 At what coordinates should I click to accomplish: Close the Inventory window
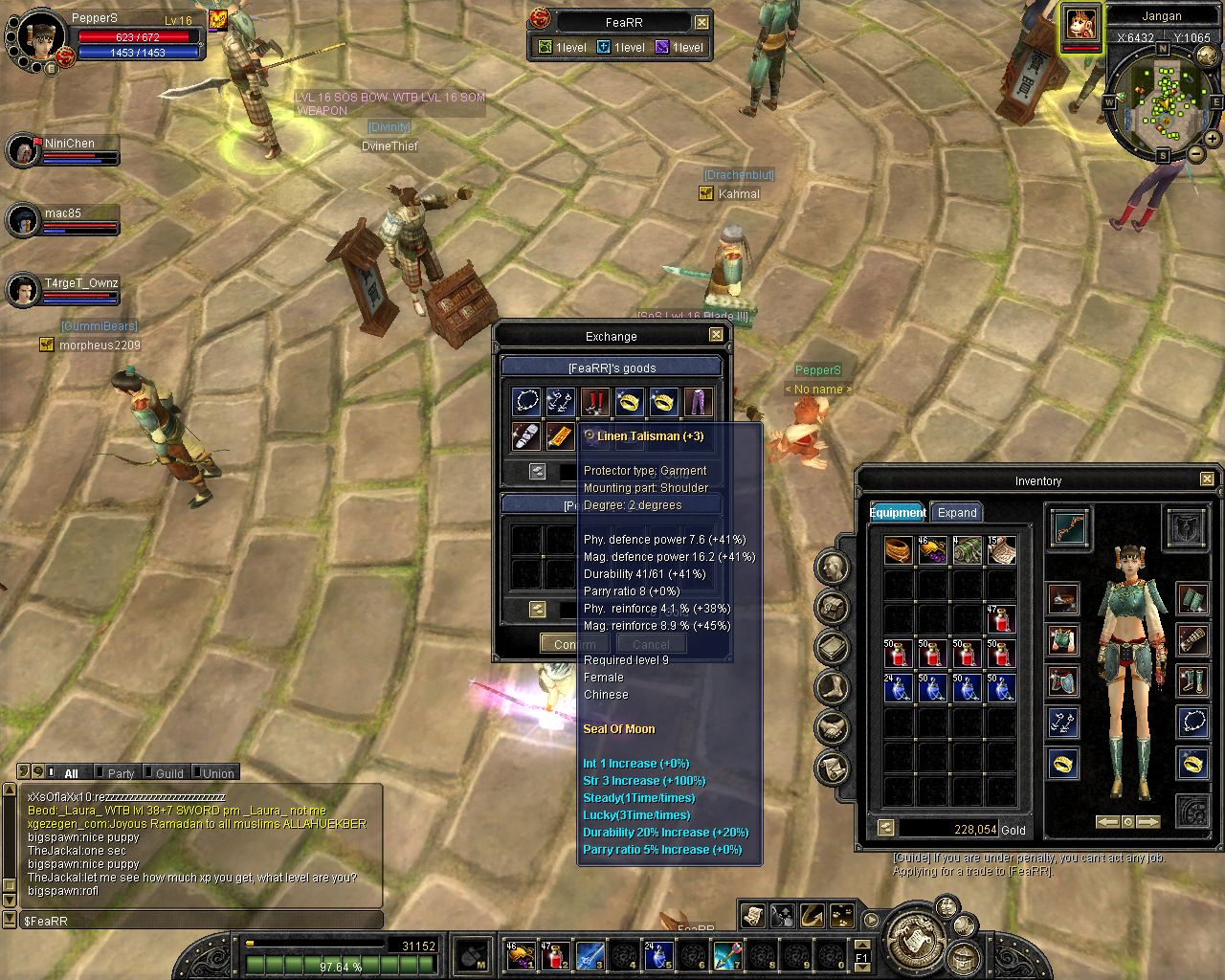point(1207,479)
